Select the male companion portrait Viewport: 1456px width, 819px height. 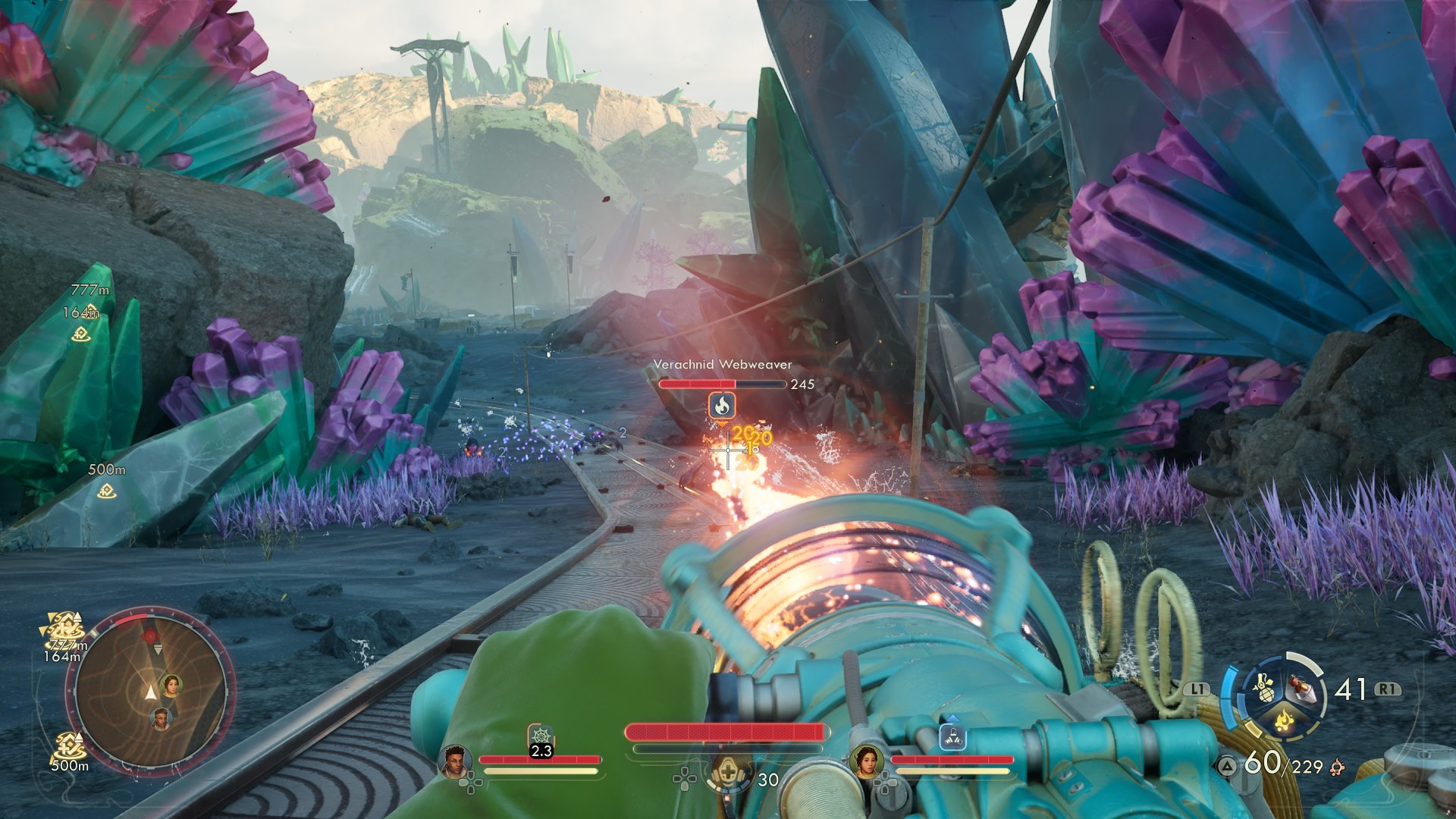coord(454,761)
